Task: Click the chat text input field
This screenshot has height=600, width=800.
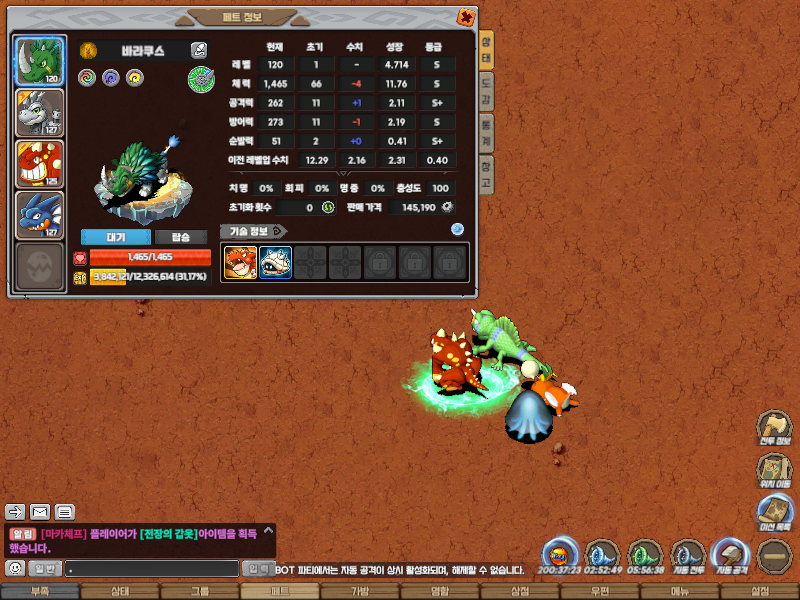Action: pyautogui.click(x=152, y=568)
